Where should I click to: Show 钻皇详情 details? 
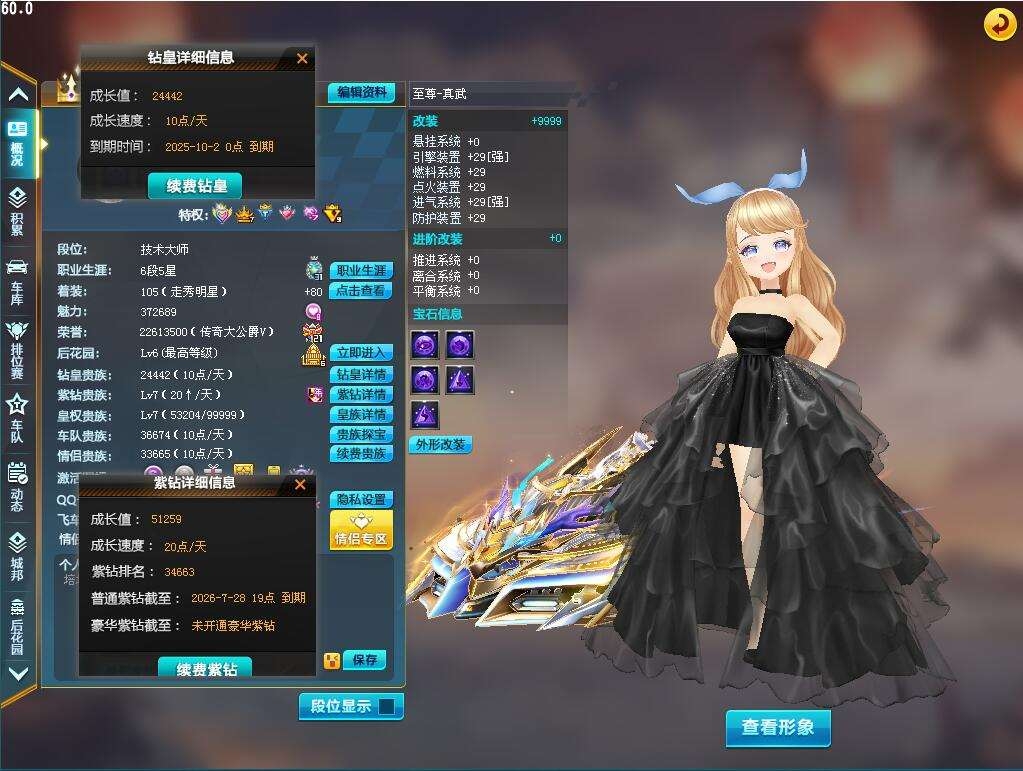click(x=360, y=375)
